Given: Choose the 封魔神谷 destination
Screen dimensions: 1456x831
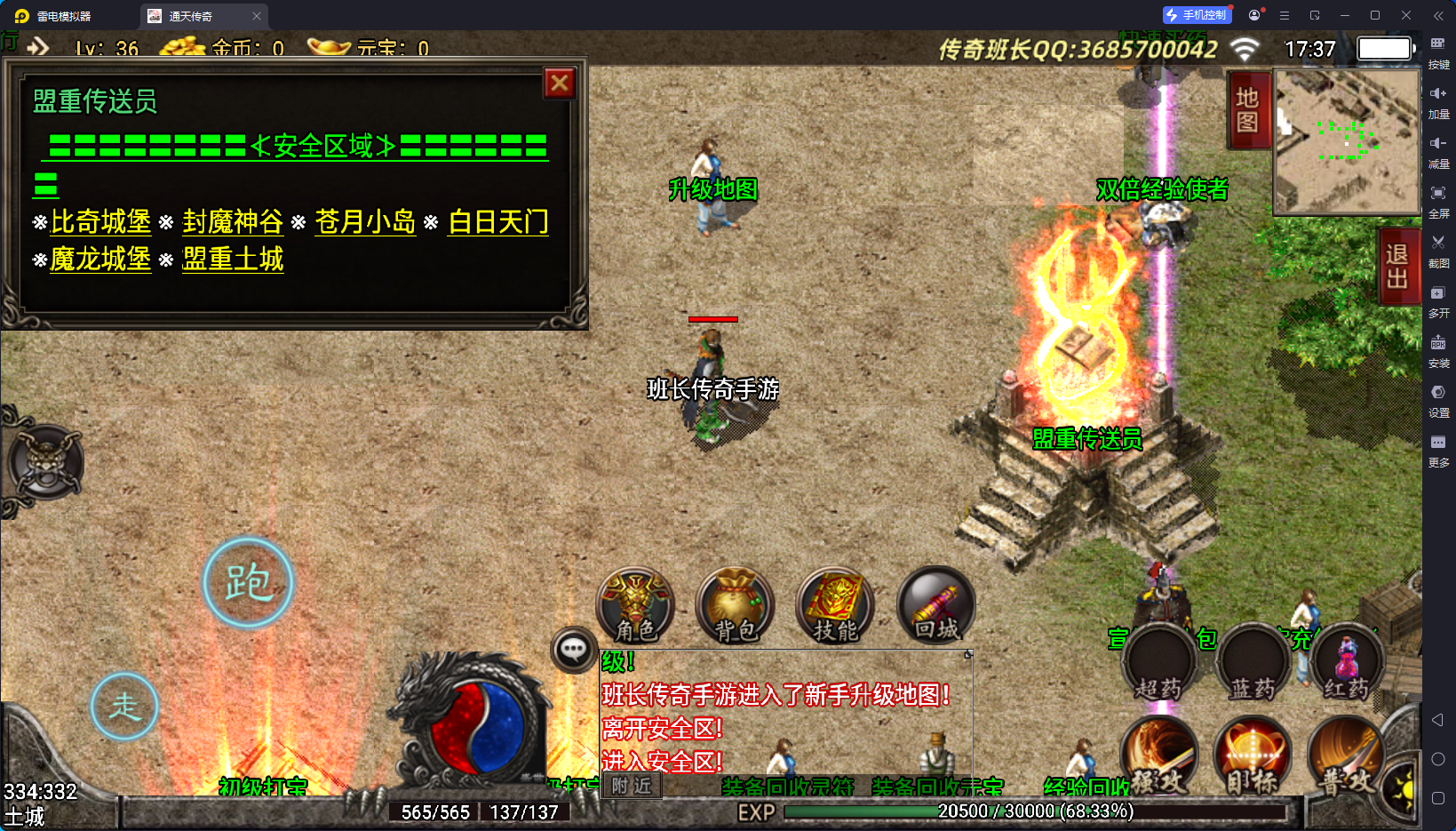Looking at the screenshot, I should [233, 221].
